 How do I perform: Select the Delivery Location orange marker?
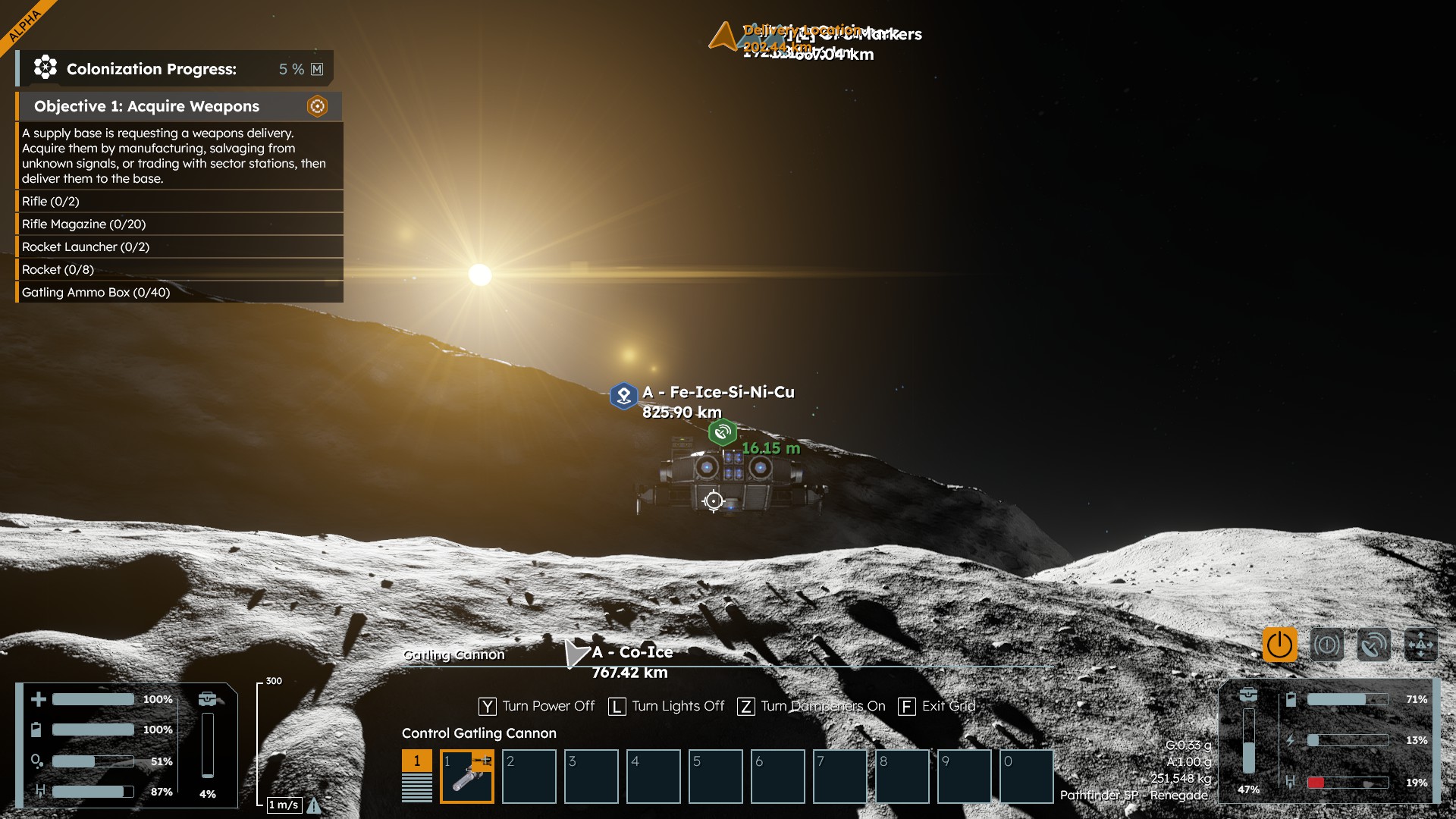coord(723,36)
